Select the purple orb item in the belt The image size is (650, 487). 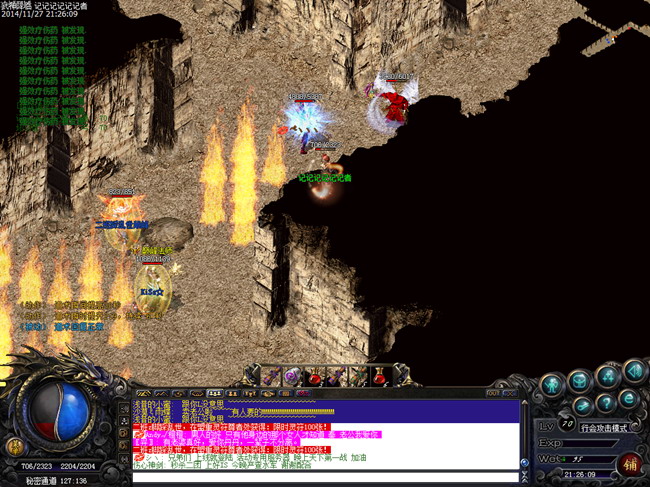pyautogui.click(x=292, y=376)
